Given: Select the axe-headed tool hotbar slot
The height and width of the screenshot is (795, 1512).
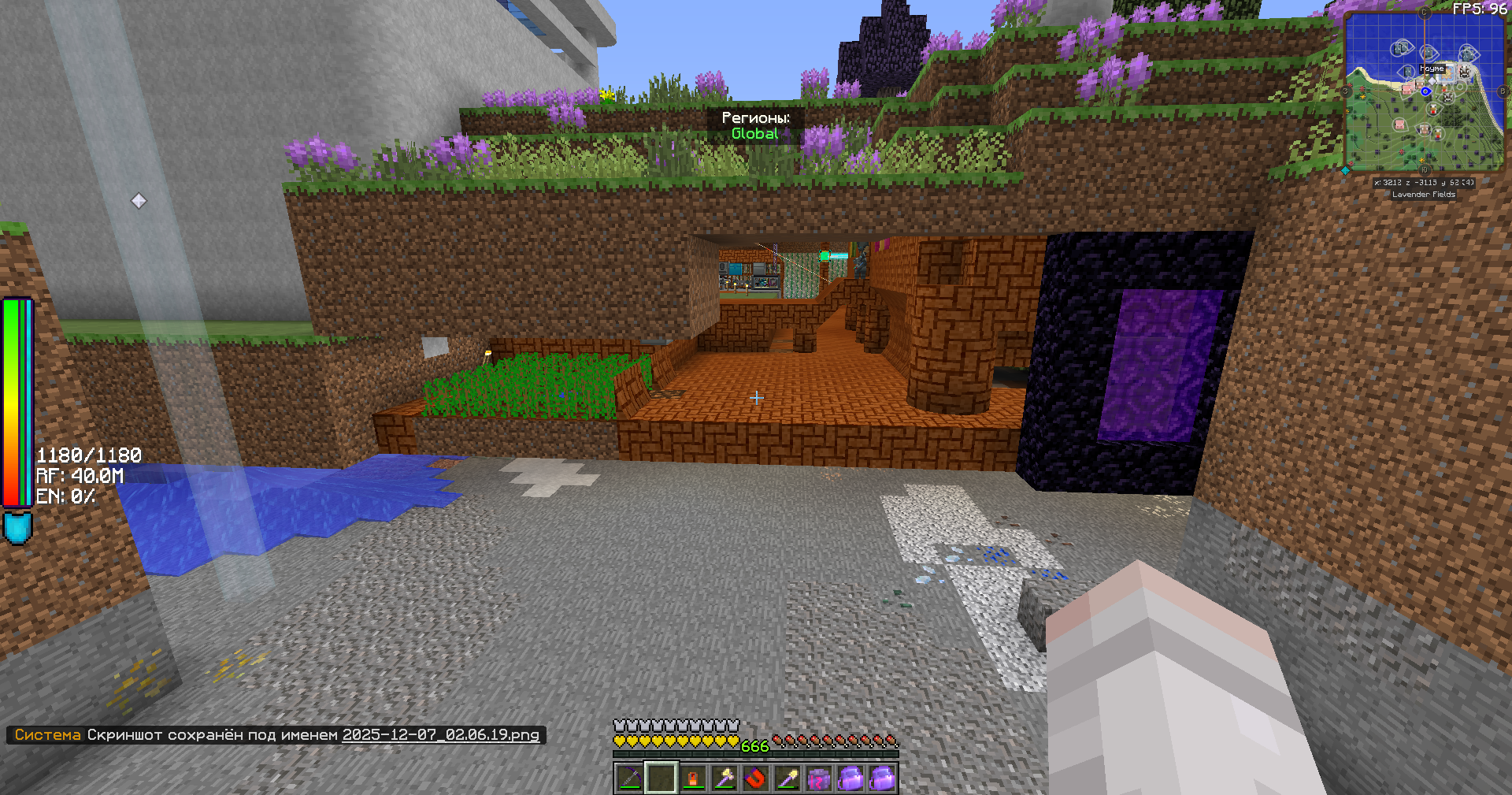Looking at the screenshot, I should pos(724,778).
